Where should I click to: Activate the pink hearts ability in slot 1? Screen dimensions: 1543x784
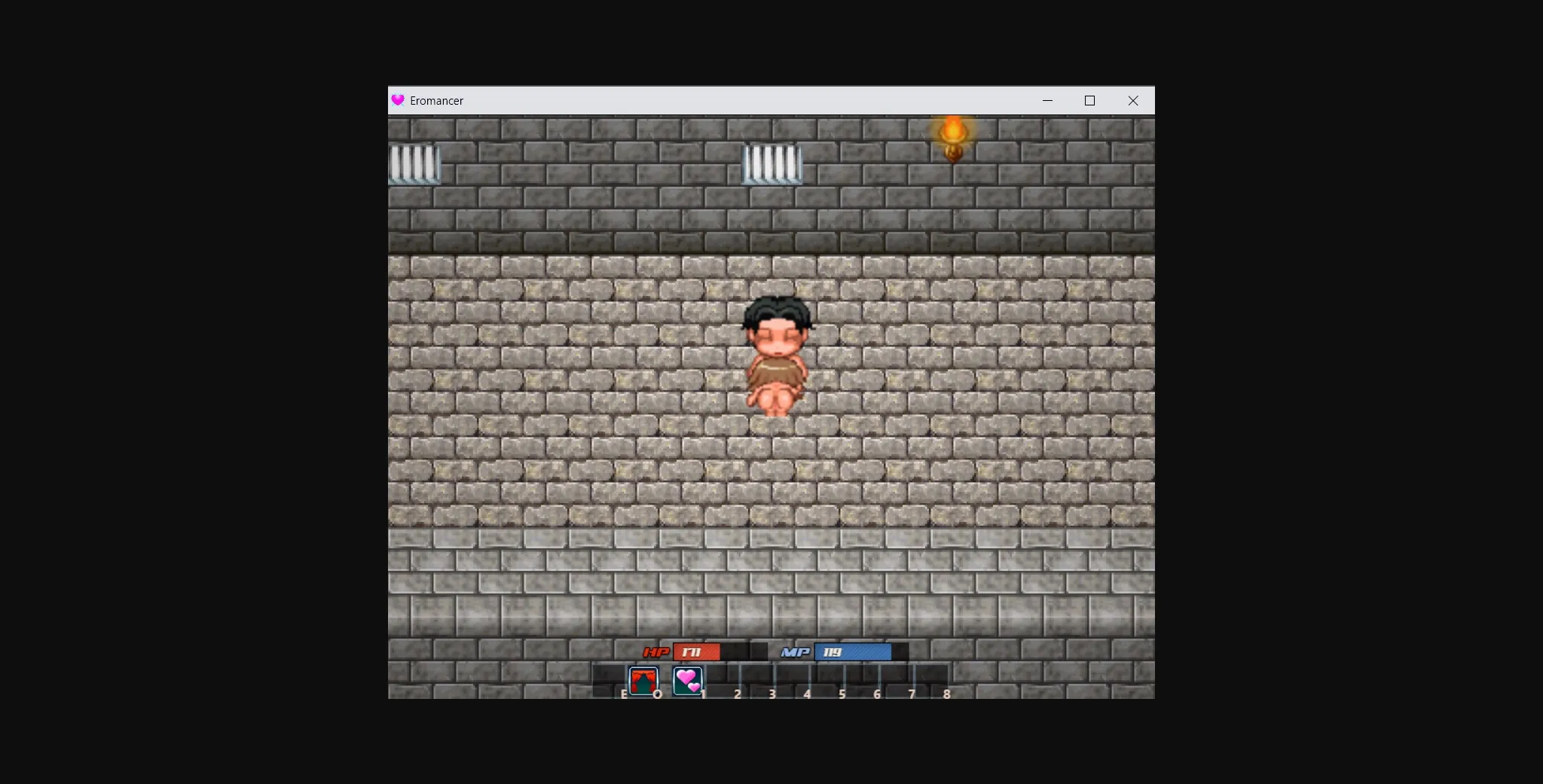(688, 681)
